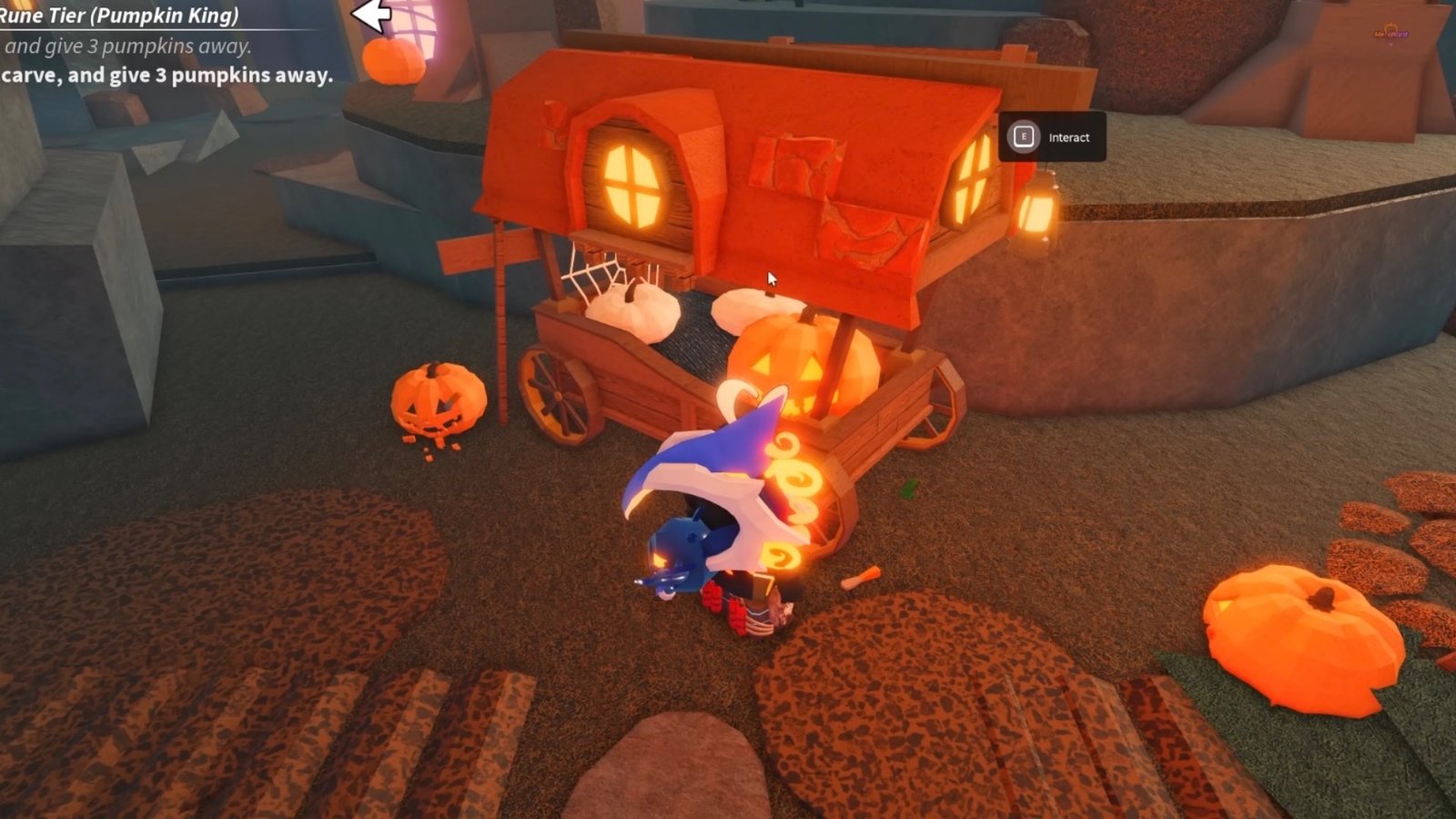Toggle the Interact prompt on the merchant wagon
Screen dimensions: 1456x819
[x=1051, y=136]
